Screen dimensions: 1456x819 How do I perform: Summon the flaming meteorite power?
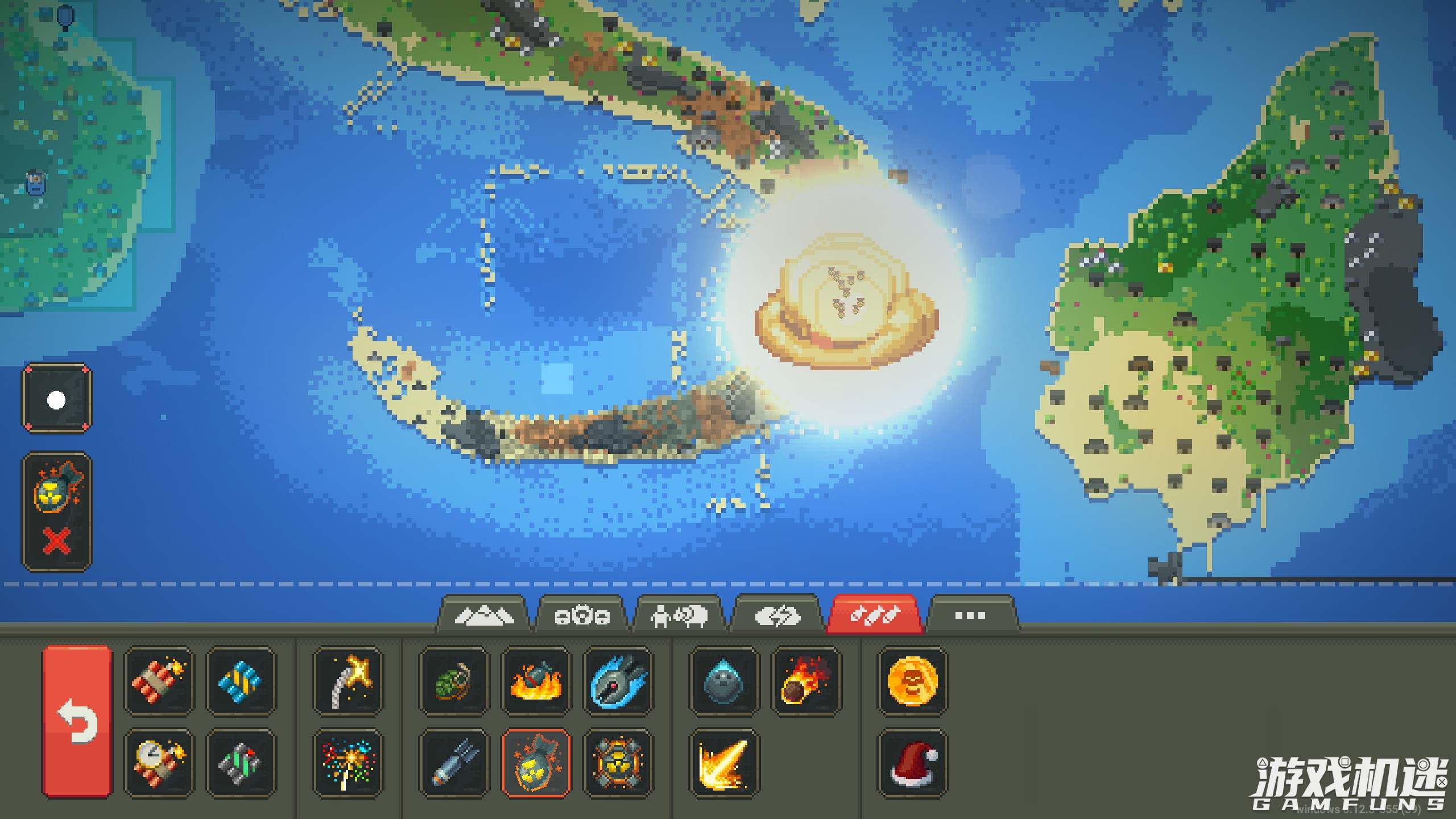click(805, 680)
